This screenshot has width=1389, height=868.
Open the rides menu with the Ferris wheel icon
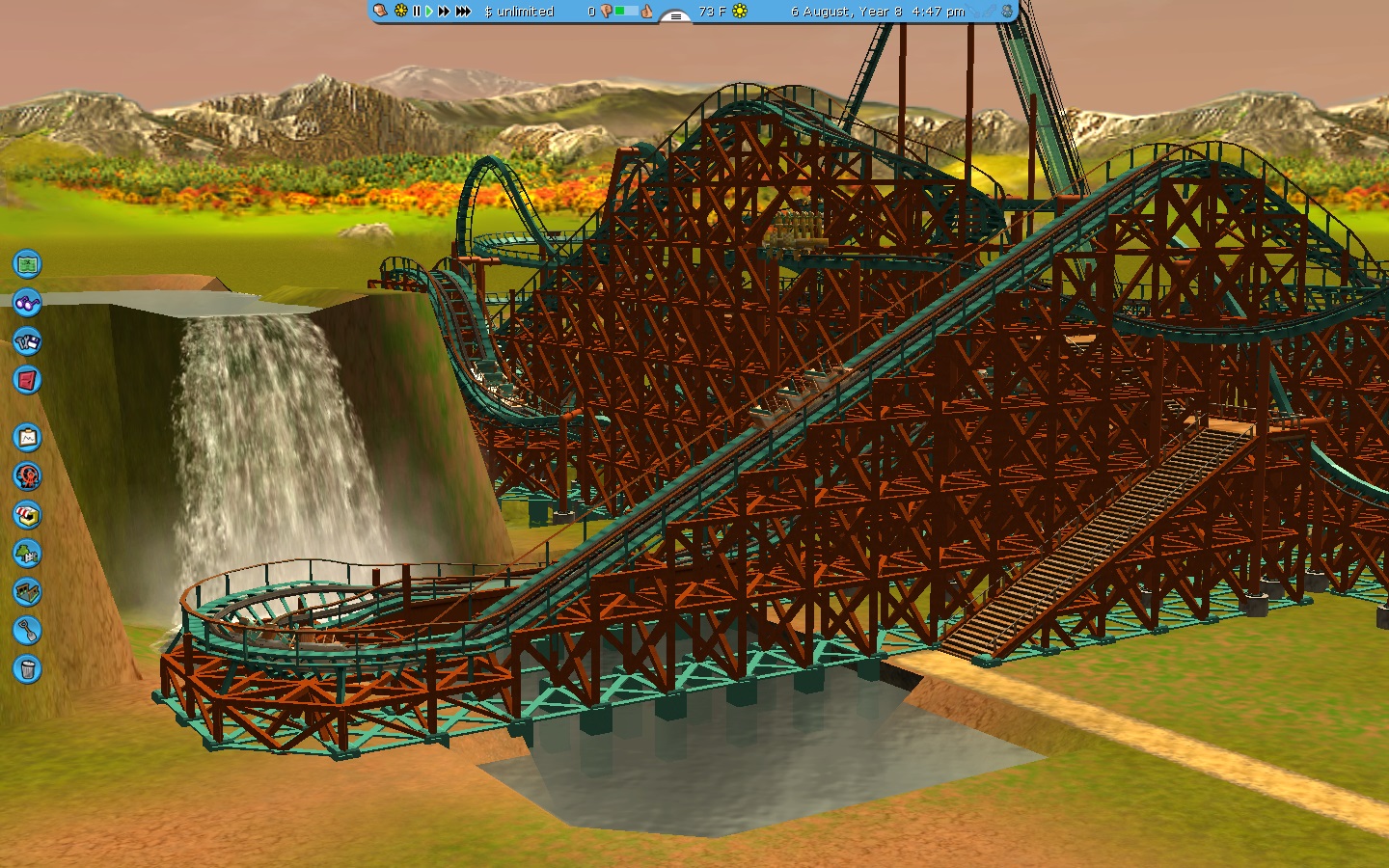click(27, 476)
